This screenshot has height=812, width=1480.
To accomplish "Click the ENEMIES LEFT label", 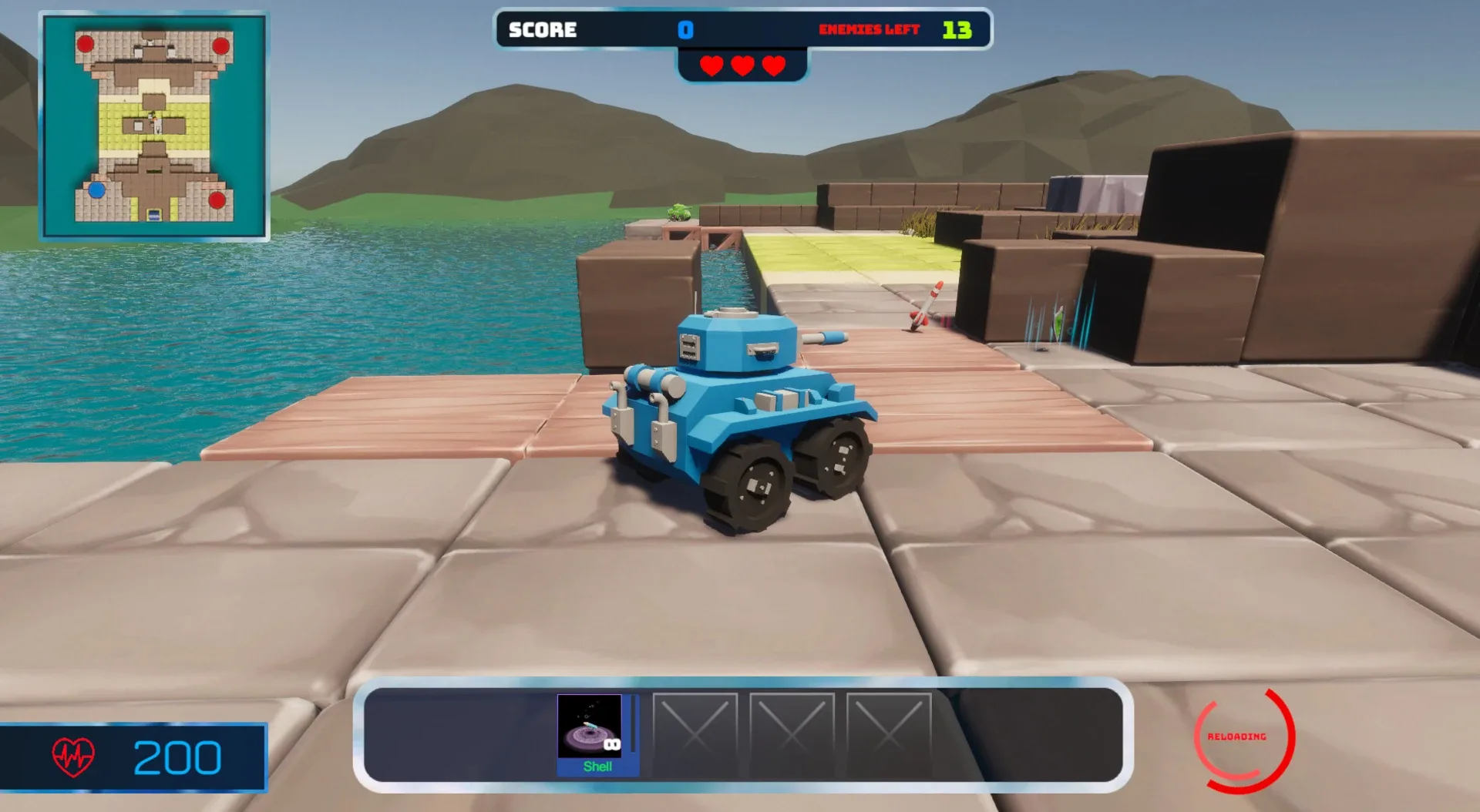I will (x=869, y=30).
